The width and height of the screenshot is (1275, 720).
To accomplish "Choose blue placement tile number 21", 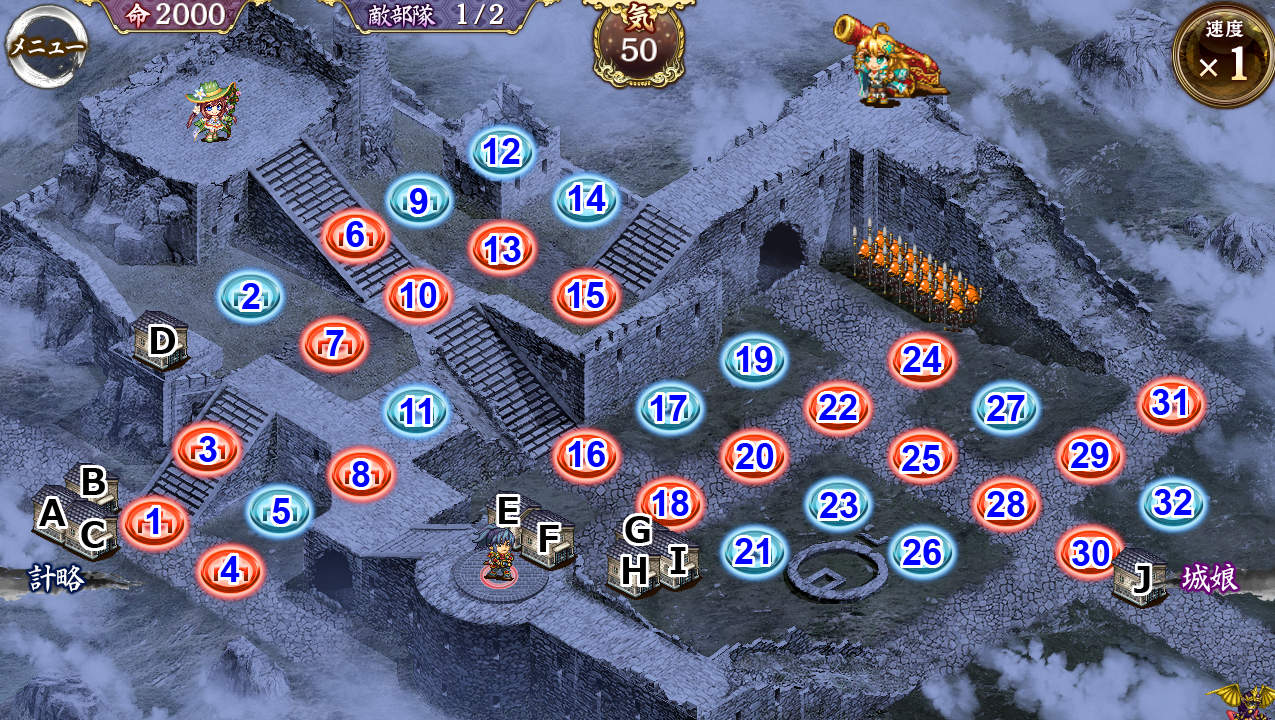I will point(754,552).
